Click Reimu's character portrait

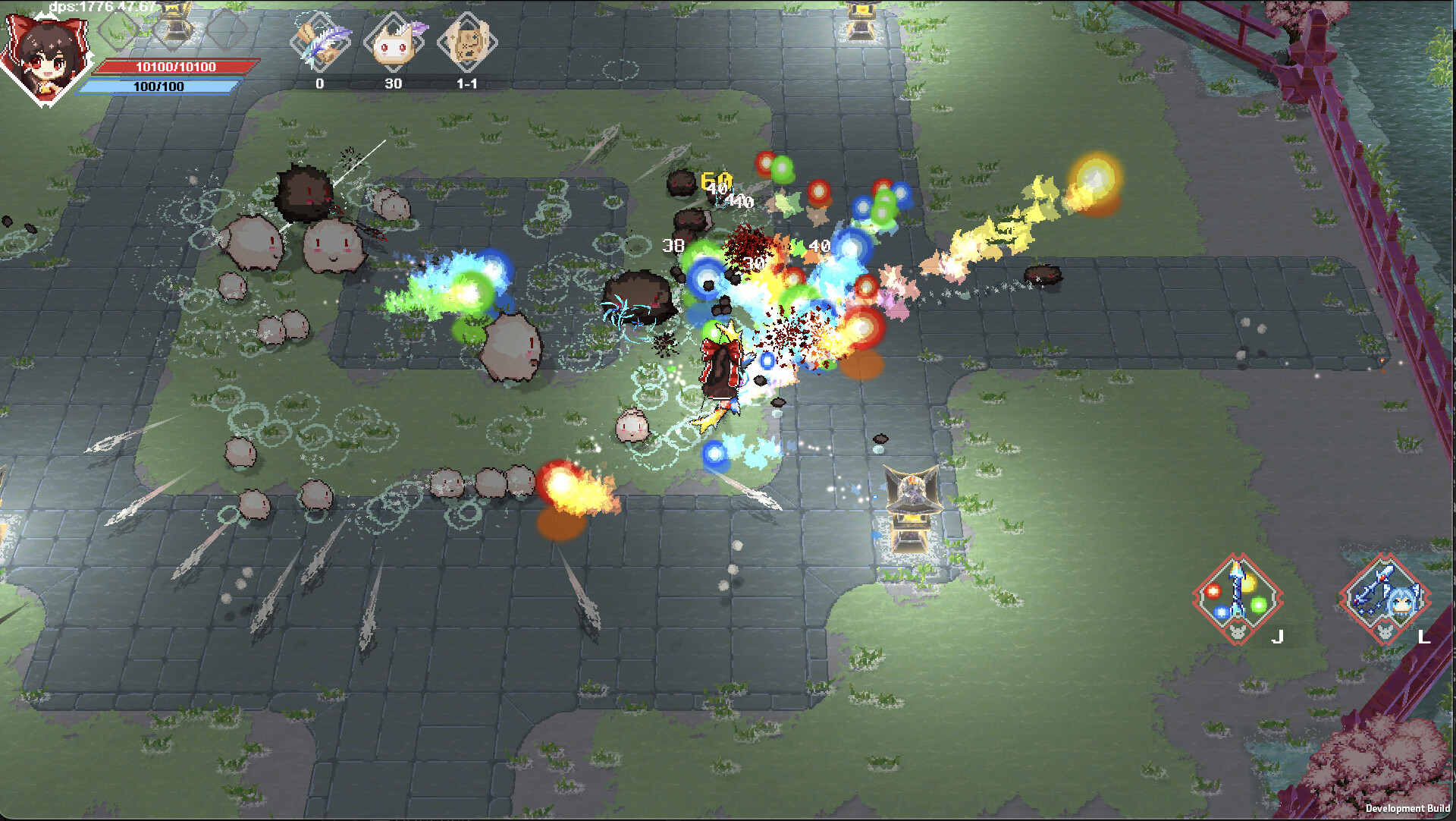click(x=47, y=52)
